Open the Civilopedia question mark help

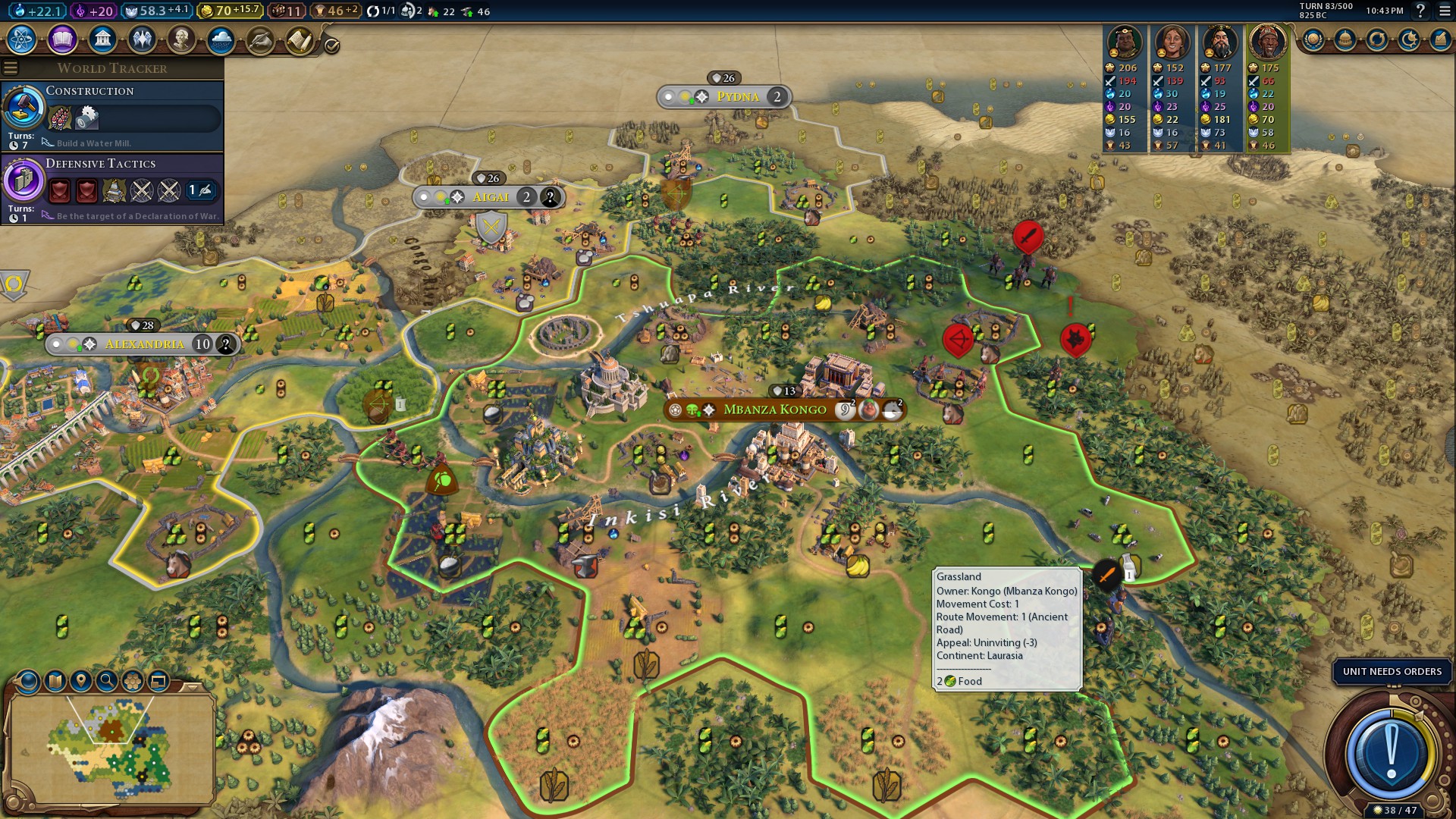[x=1420, y=11]
